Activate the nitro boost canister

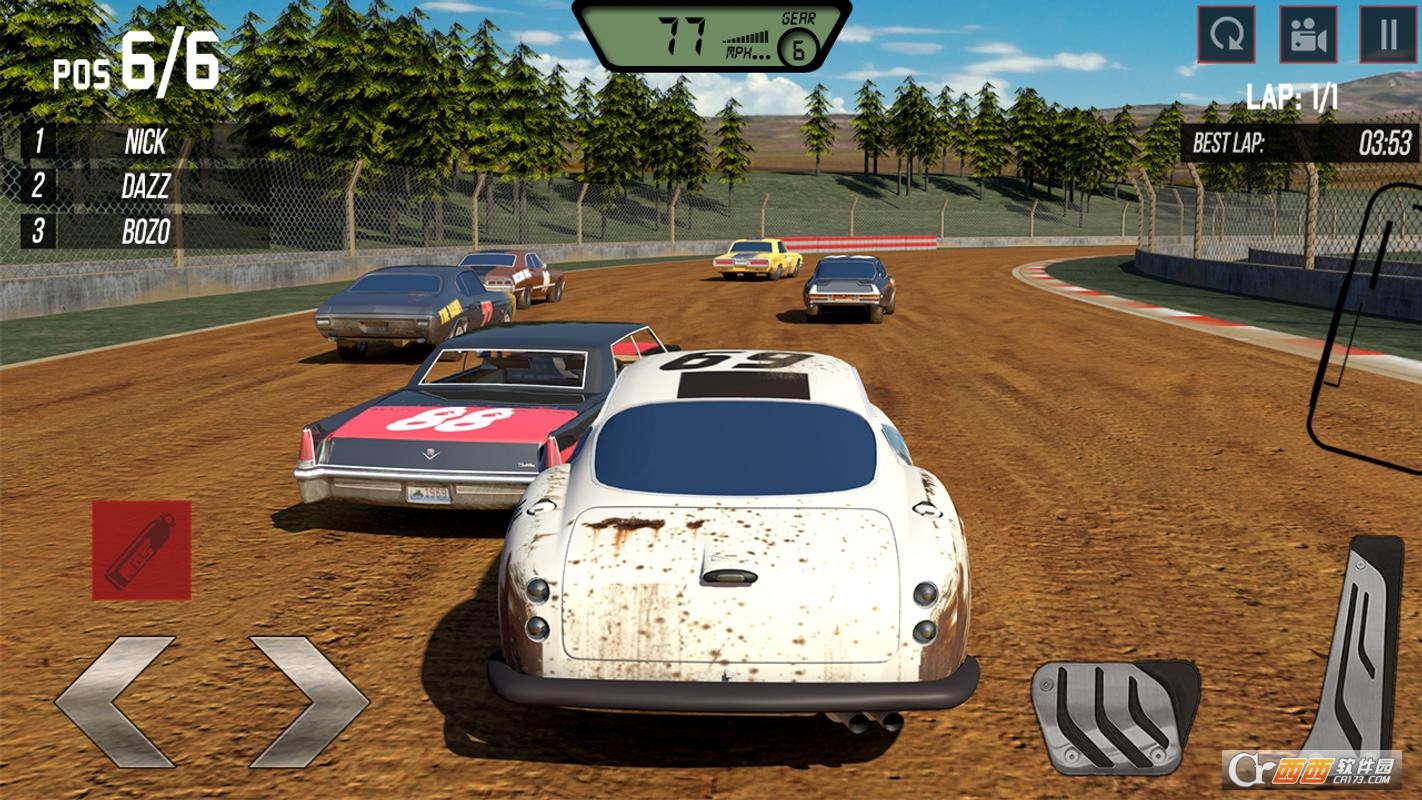coord(140,548)
